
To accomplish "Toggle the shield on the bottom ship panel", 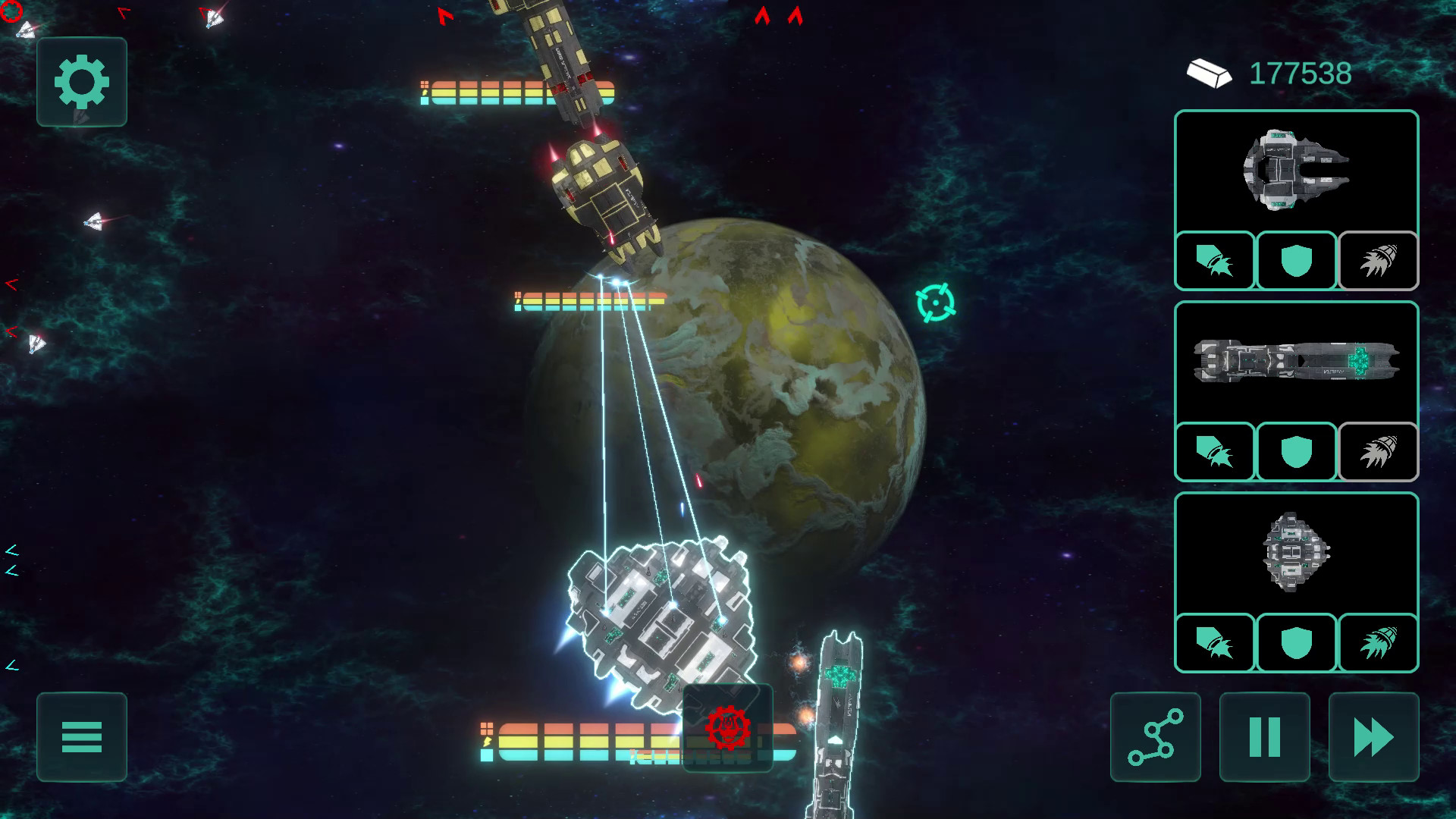I will coord(1295,643).
